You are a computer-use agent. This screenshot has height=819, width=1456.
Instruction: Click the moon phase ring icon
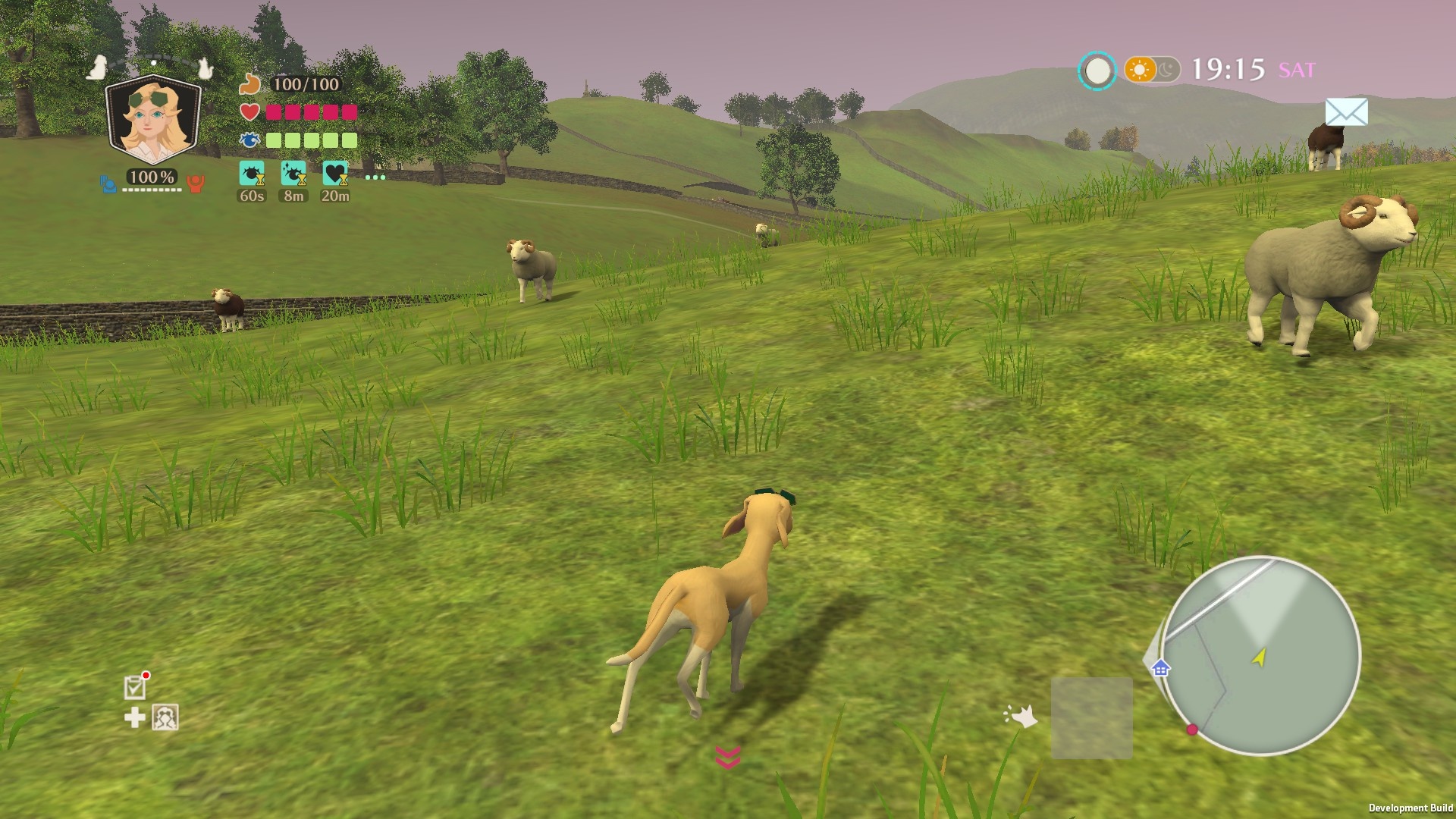click(1097, 71)
